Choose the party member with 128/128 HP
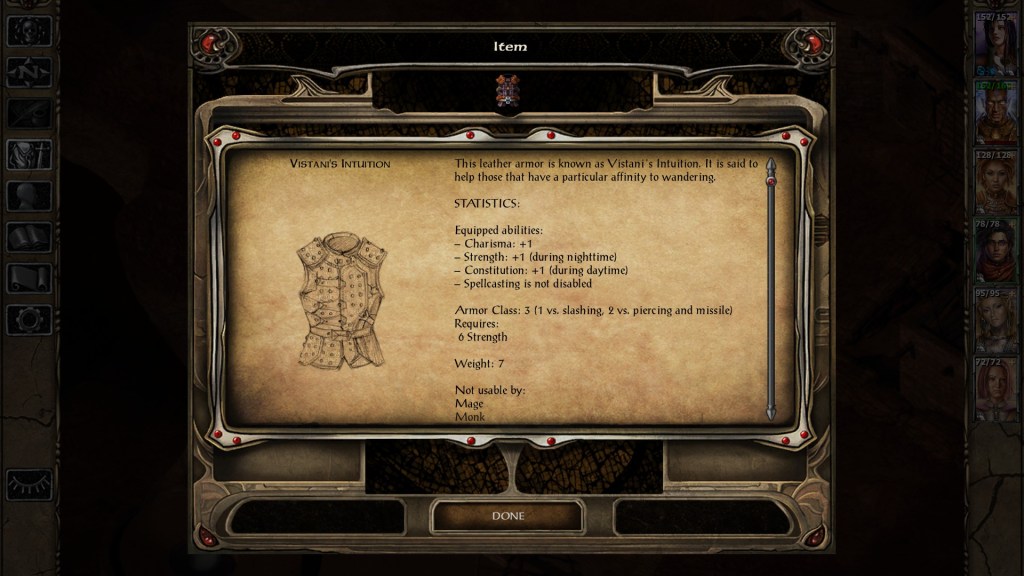The width and height of the screenshot is (1024, 576). click(x=995, y=183)
